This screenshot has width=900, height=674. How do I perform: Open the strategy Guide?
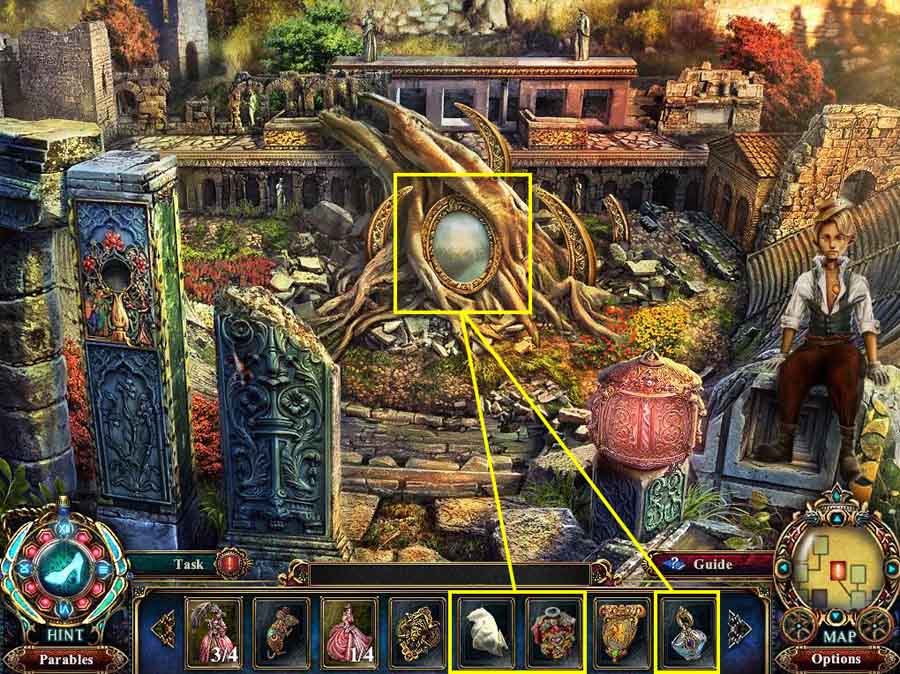pyautogui.click(x=708, y=564)
